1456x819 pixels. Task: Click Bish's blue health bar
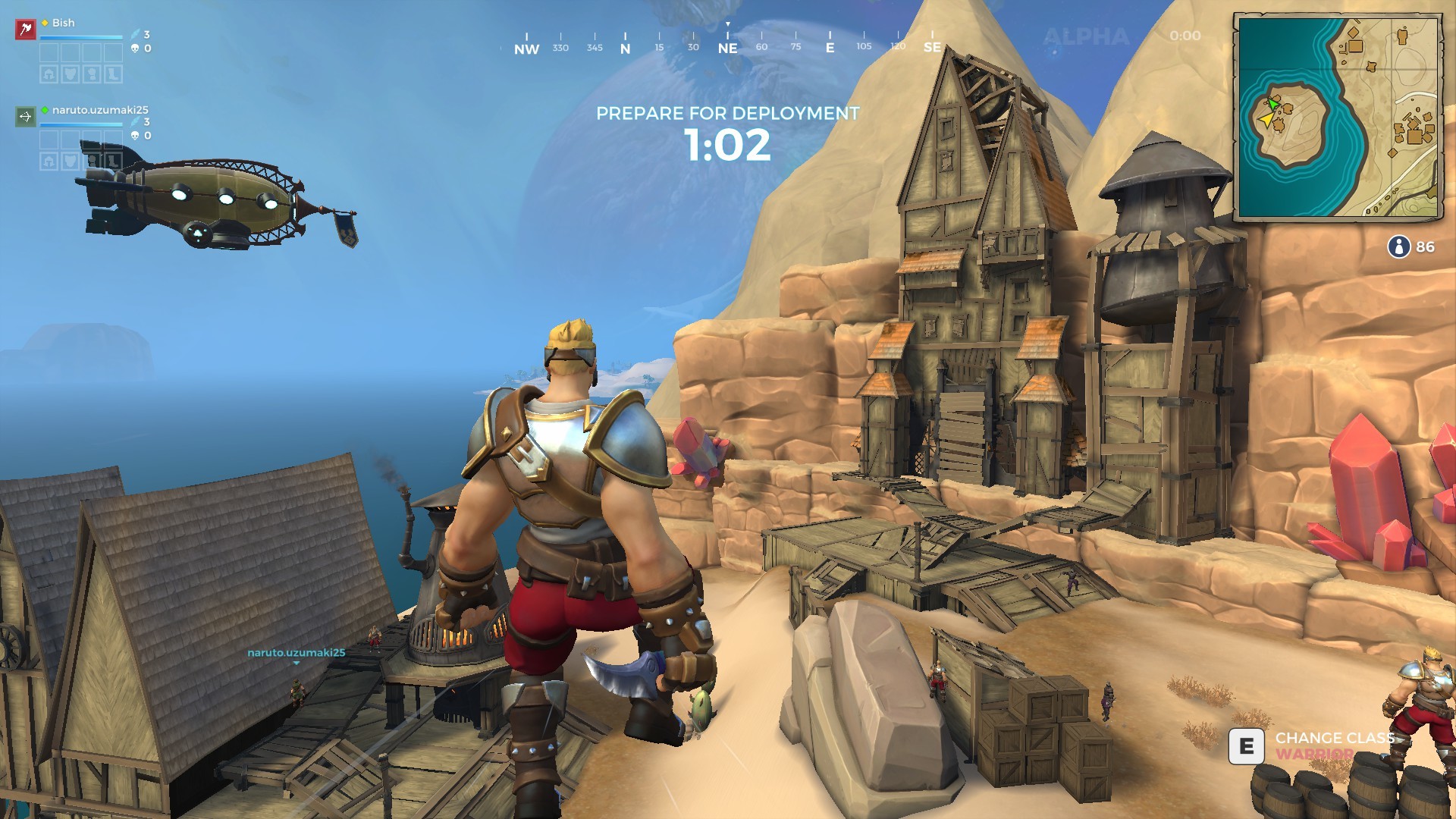pyautogui.click(x=81, y=37)
